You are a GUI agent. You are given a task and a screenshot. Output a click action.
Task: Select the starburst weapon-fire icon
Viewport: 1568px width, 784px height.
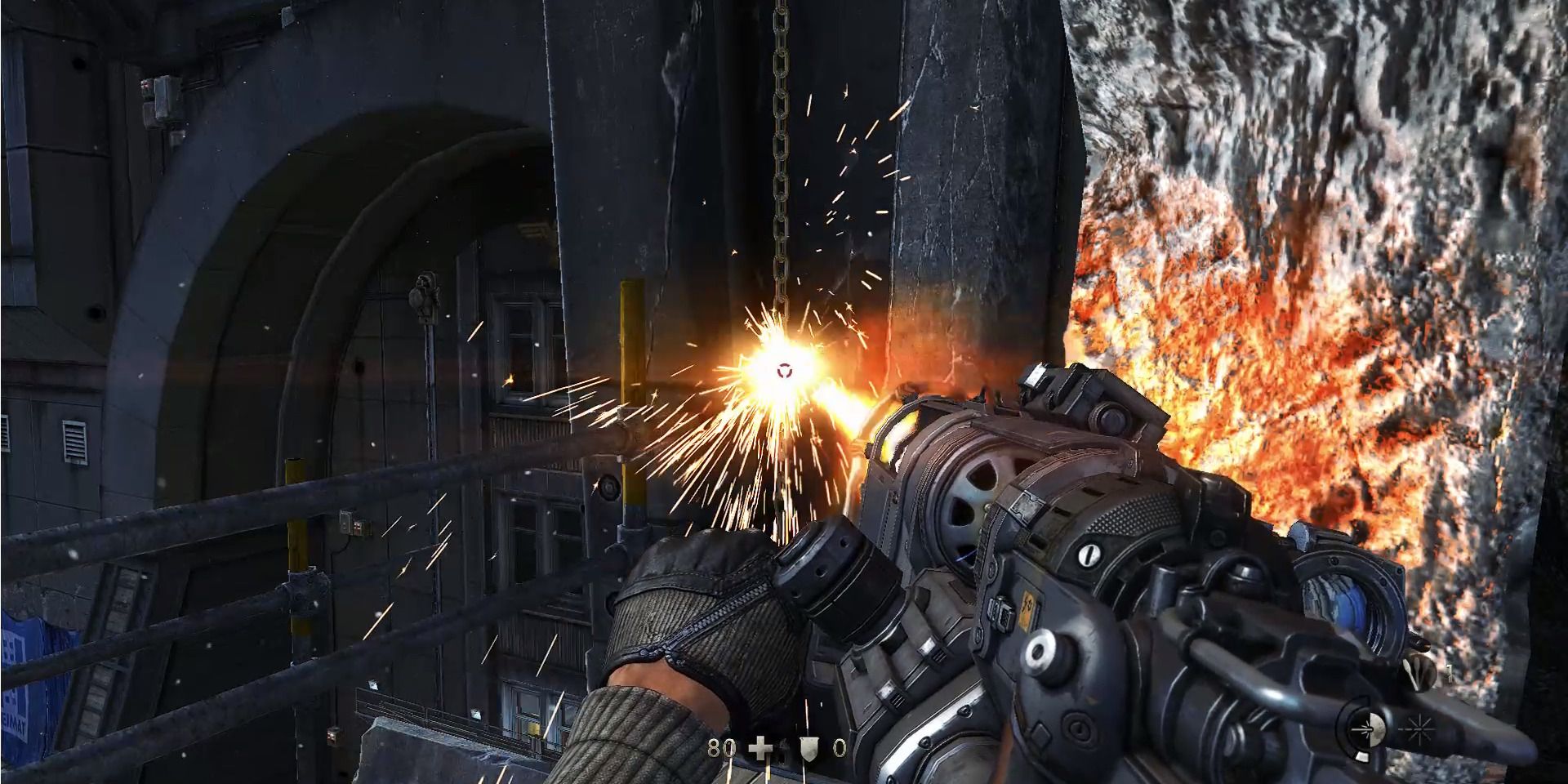1419,729
